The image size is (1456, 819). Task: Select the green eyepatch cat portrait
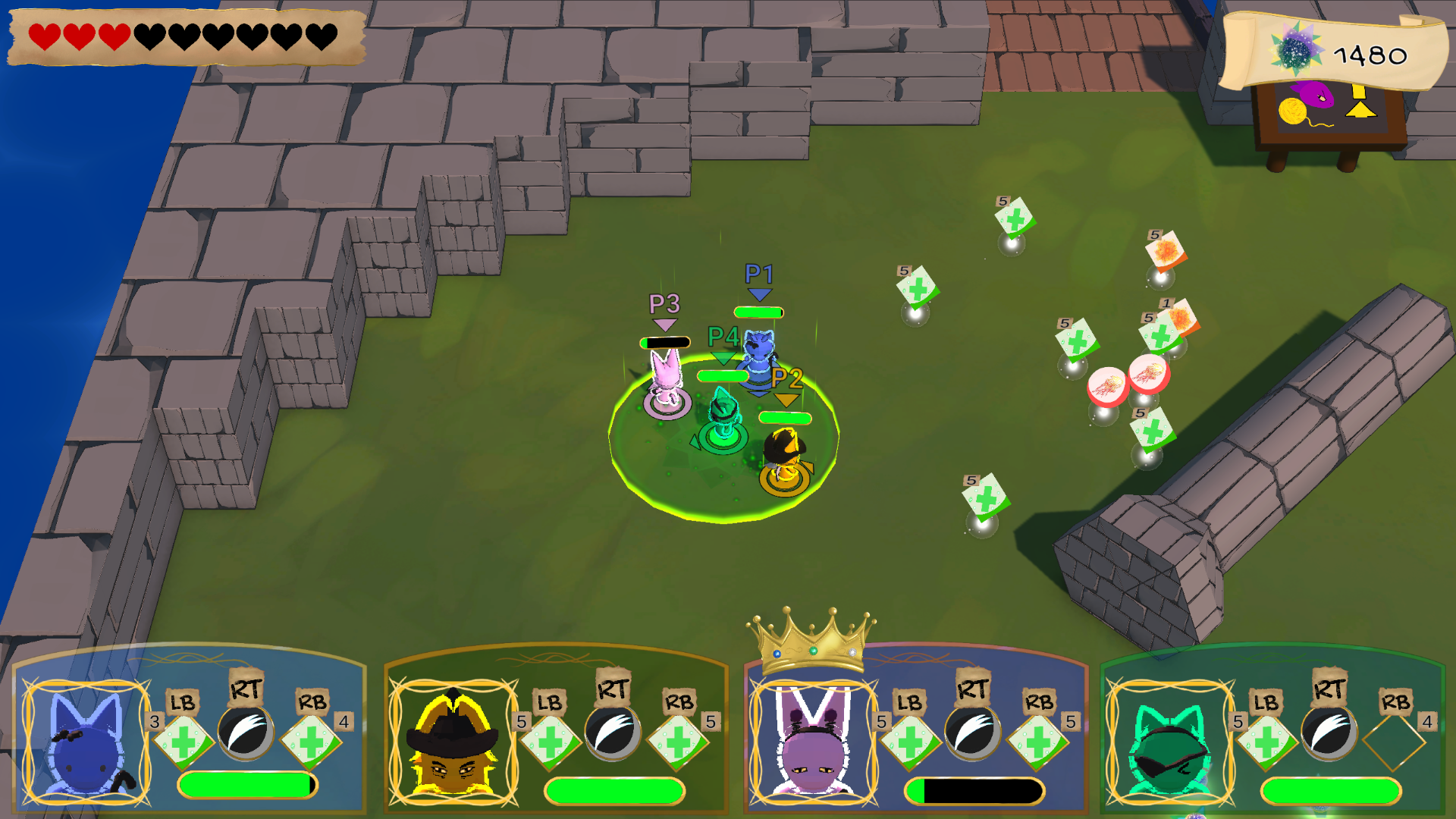click(x=1169, y=743)
